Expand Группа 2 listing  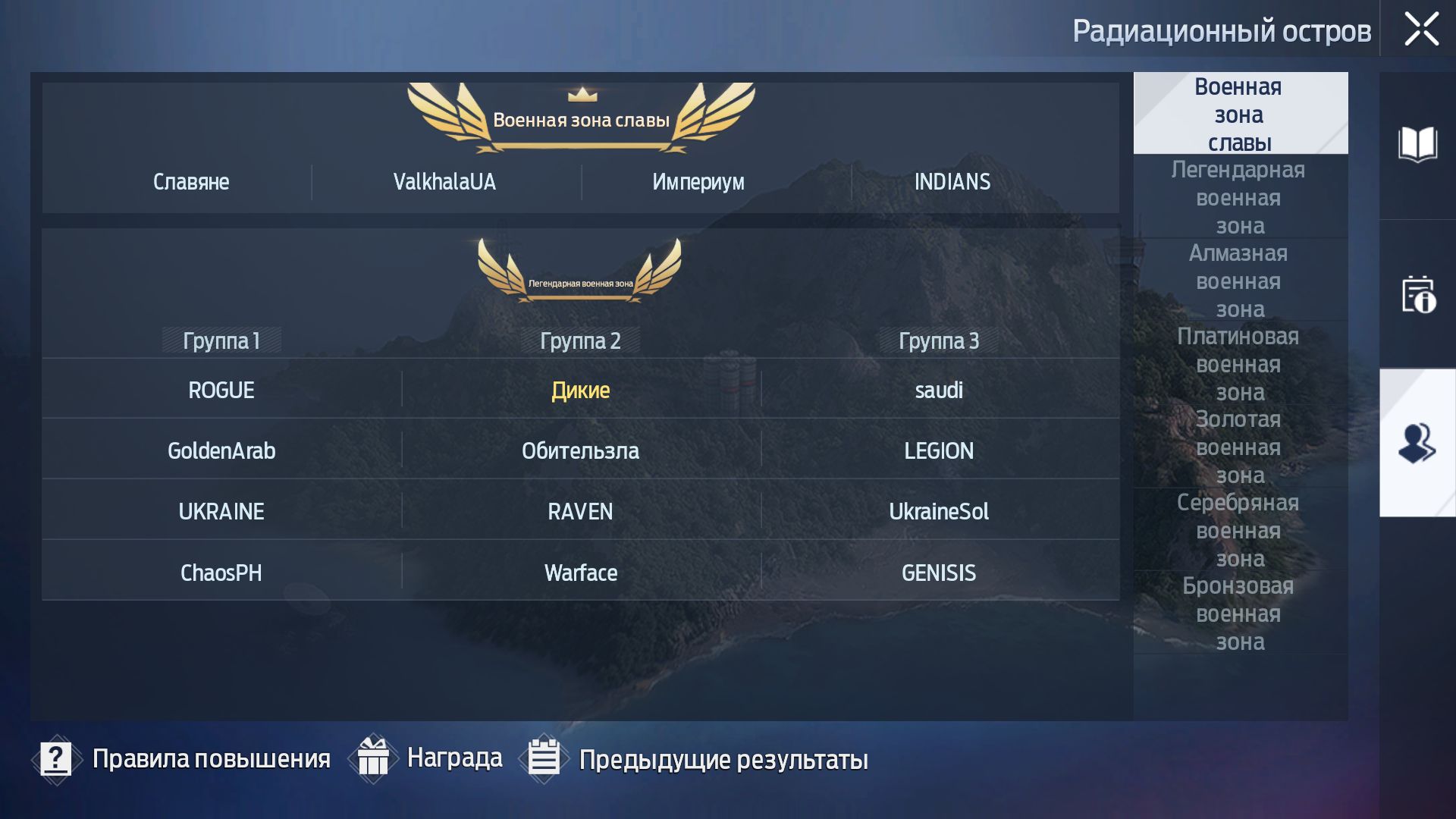coord(581,341)
